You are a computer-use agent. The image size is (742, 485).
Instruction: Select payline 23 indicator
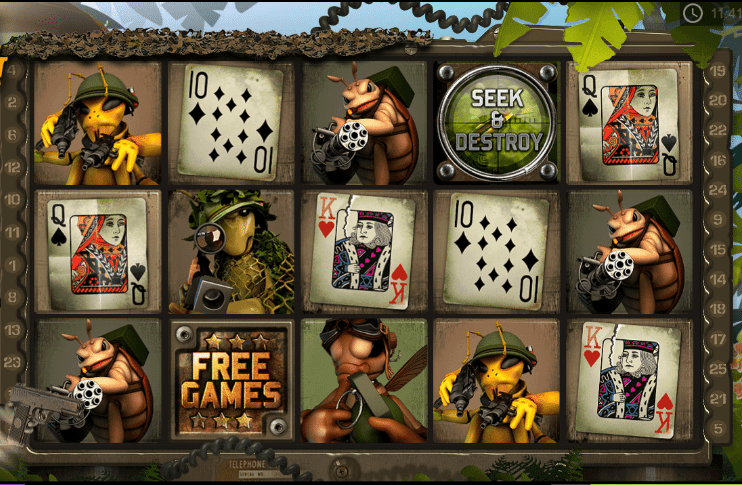pos(13,363)
